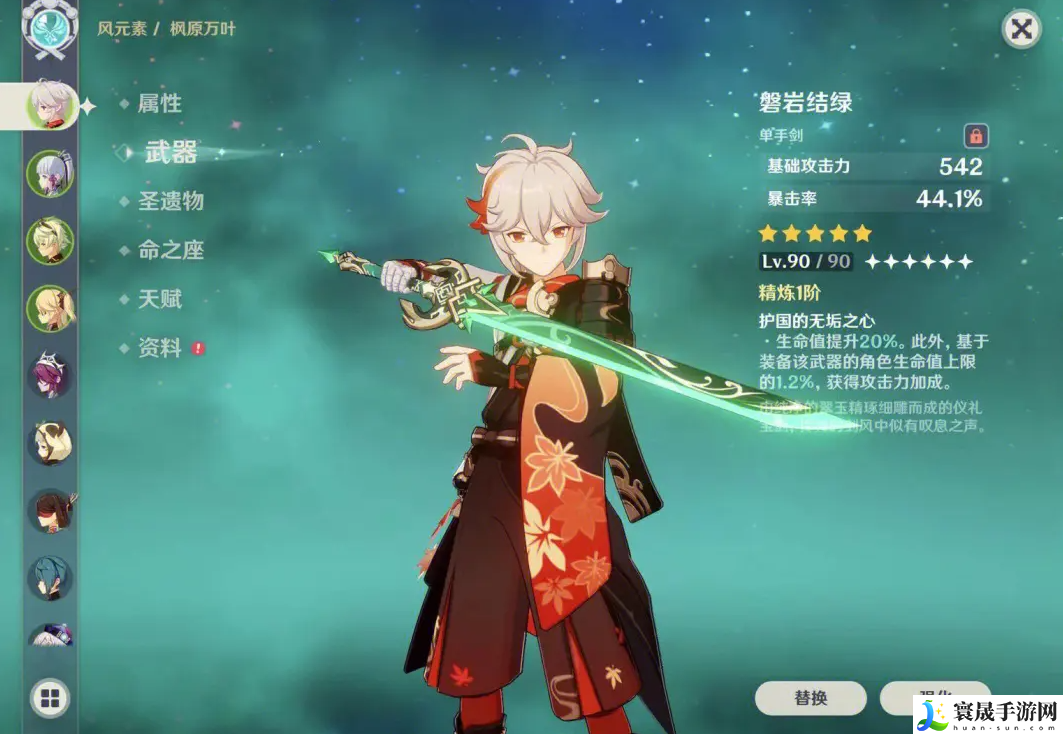This screenshot has height=734, width=1063.
Task: Close the character screen with the X button
Action: coord(1021,30)
